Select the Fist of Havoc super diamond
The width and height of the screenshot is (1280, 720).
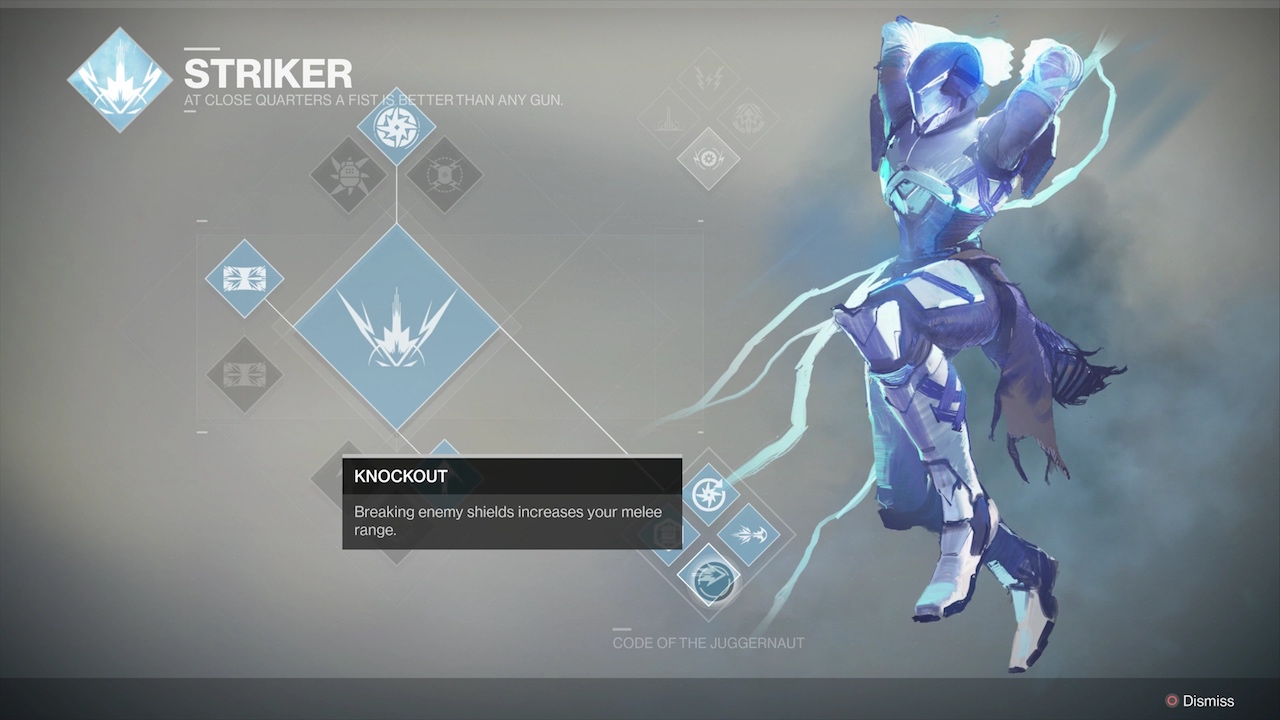coord(397,327)
